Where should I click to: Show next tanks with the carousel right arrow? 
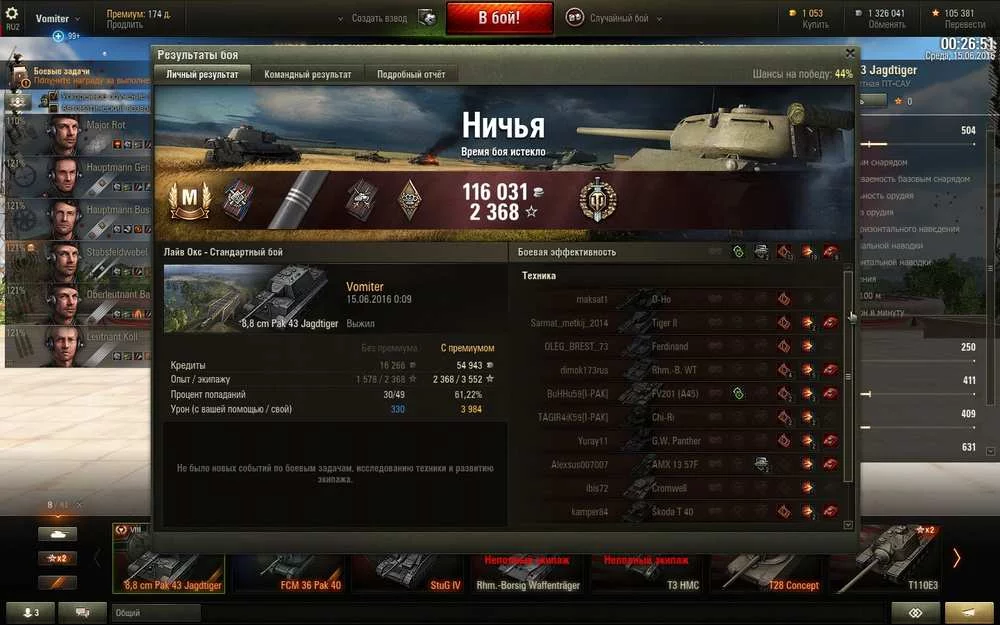[956, 558]
